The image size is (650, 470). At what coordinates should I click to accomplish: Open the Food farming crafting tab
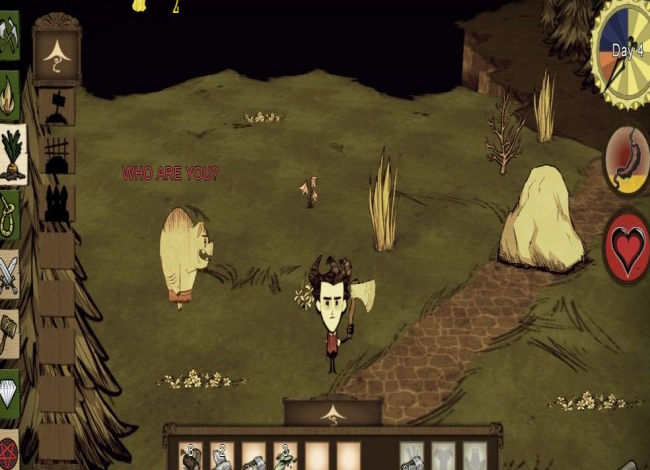pos(10,153)
